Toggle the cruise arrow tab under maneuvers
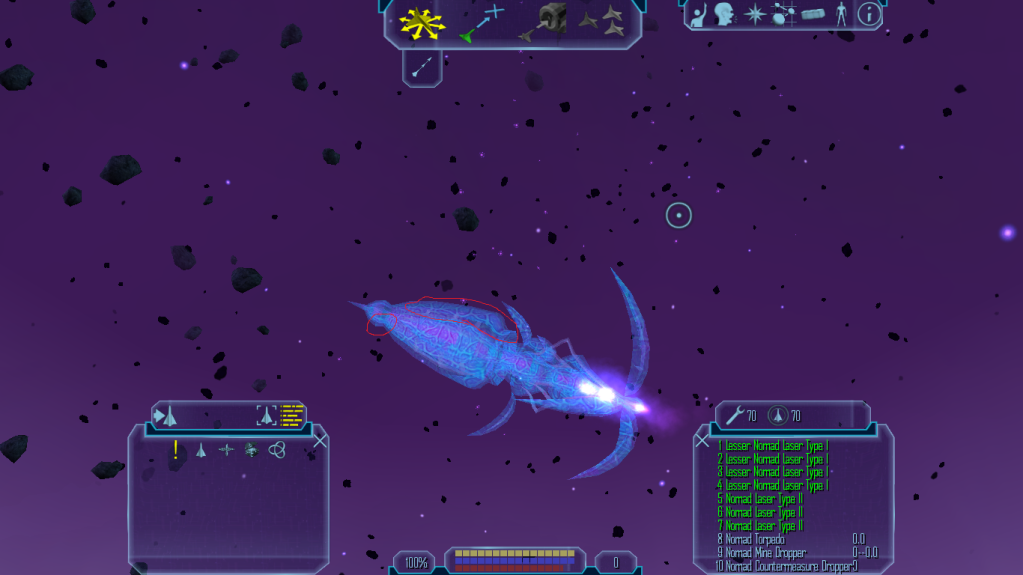The width and height of the screenshot is (1023, 575). click(x=422, y=67)
